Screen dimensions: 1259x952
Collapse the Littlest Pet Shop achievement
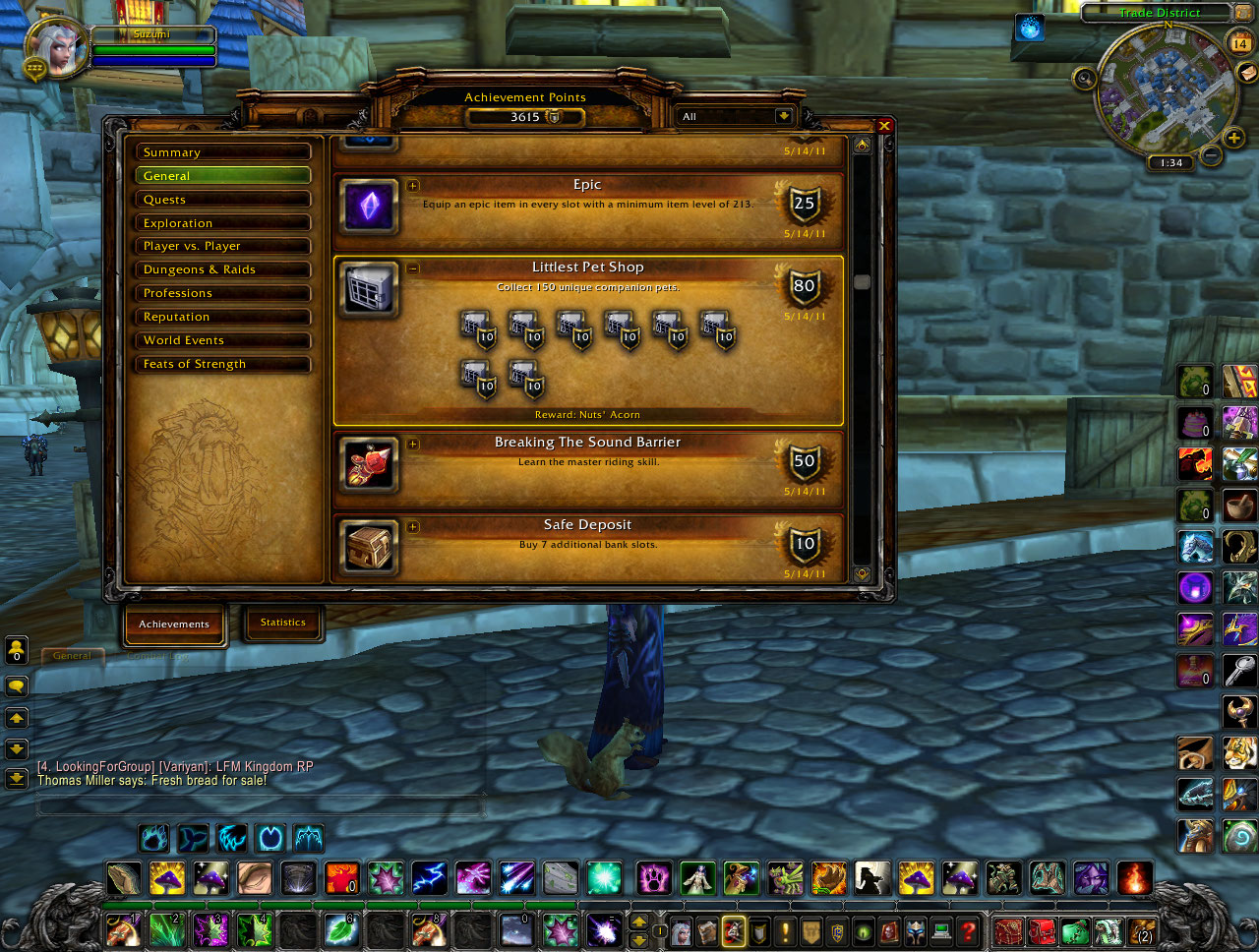click(413, 268)
